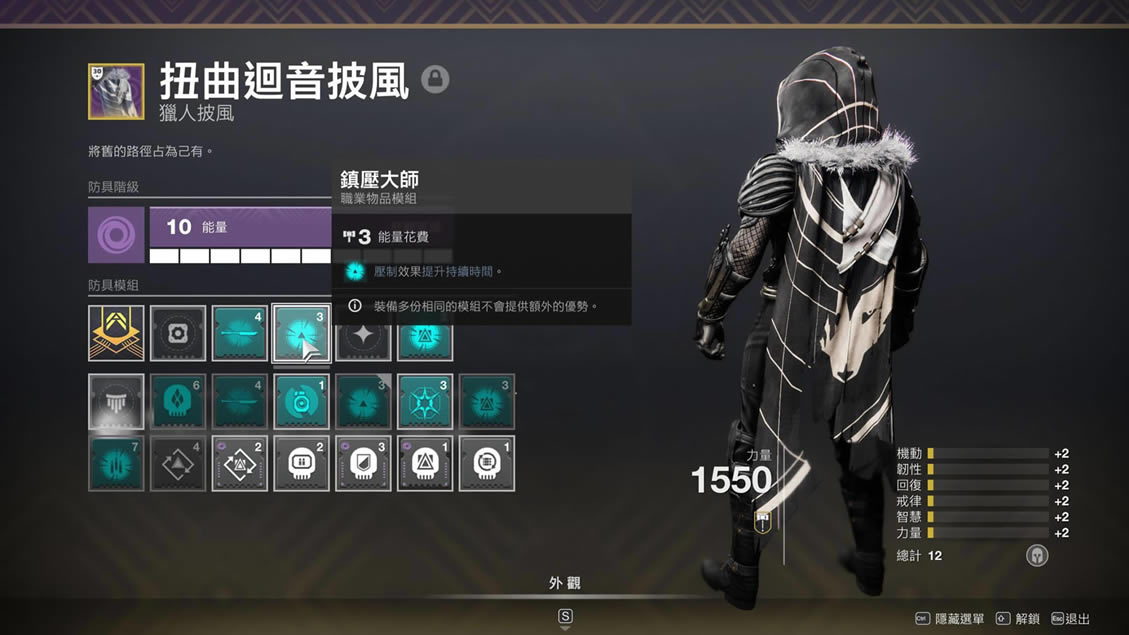Pick the skull mod with pause bars
This screenshot has height=635, width=1129.
click(301, 463)
